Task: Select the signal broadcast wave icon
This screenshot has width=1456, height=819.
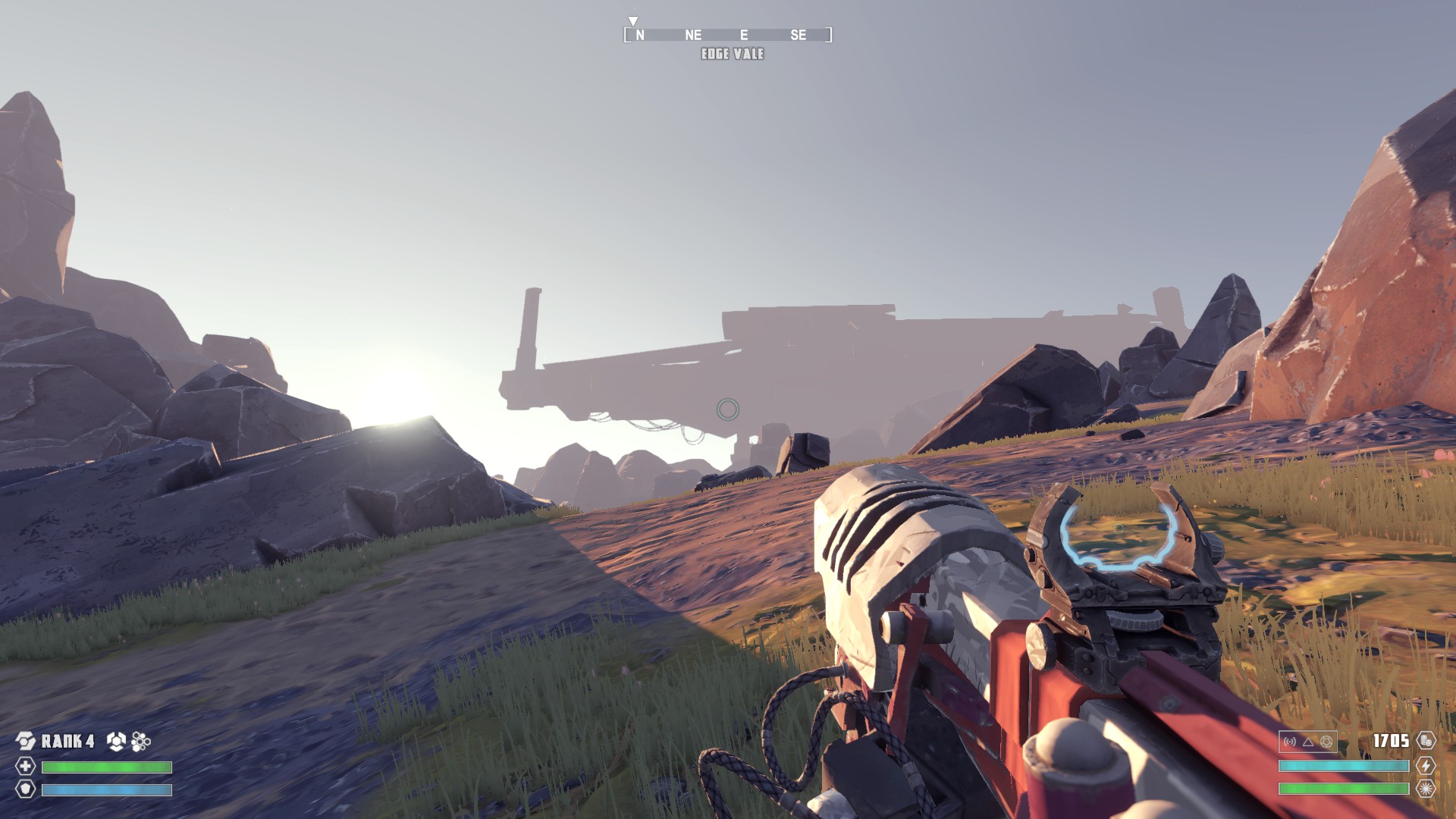Action: coord(1290,742)
